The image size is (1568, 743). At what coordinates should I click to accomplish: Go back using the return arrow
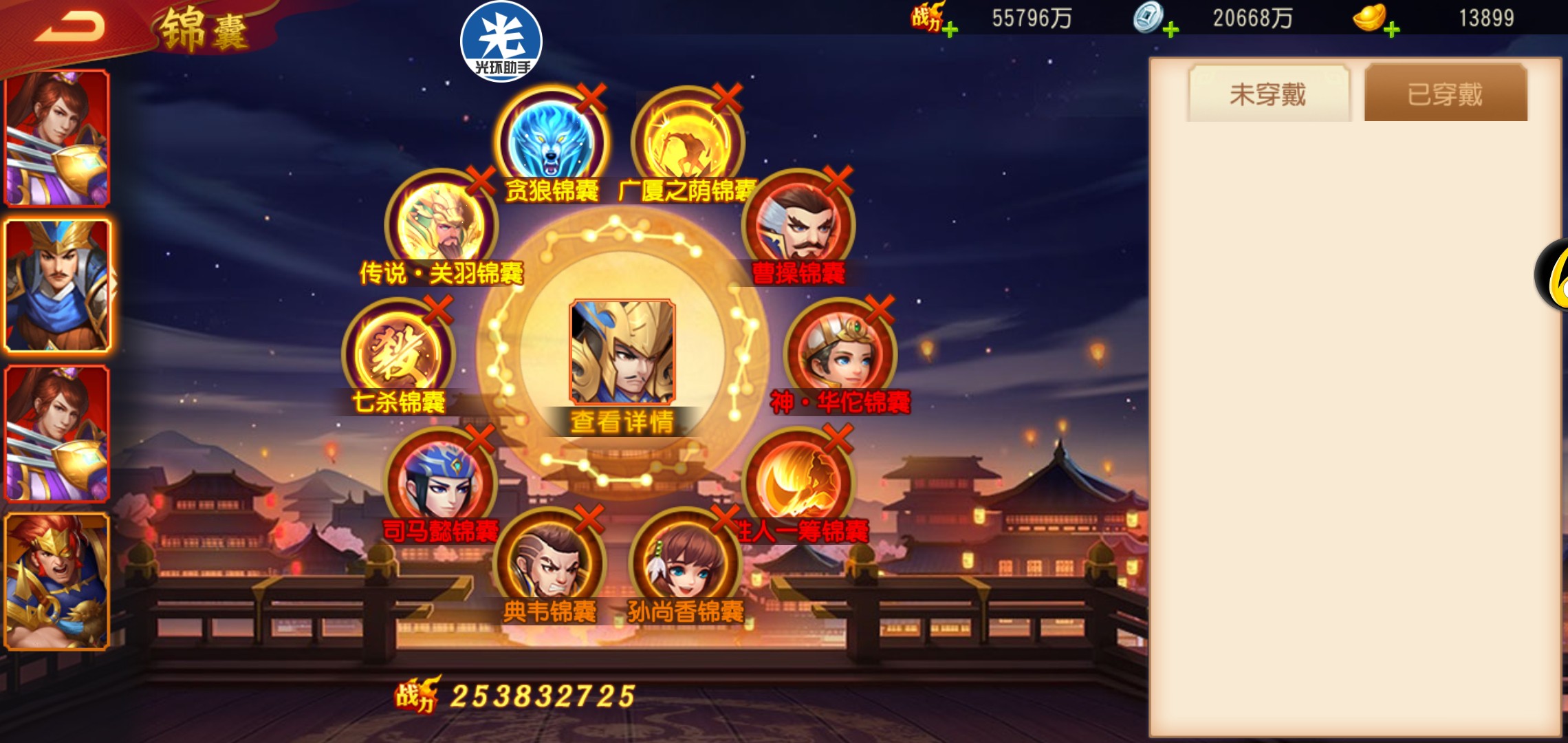click(70, 28)
